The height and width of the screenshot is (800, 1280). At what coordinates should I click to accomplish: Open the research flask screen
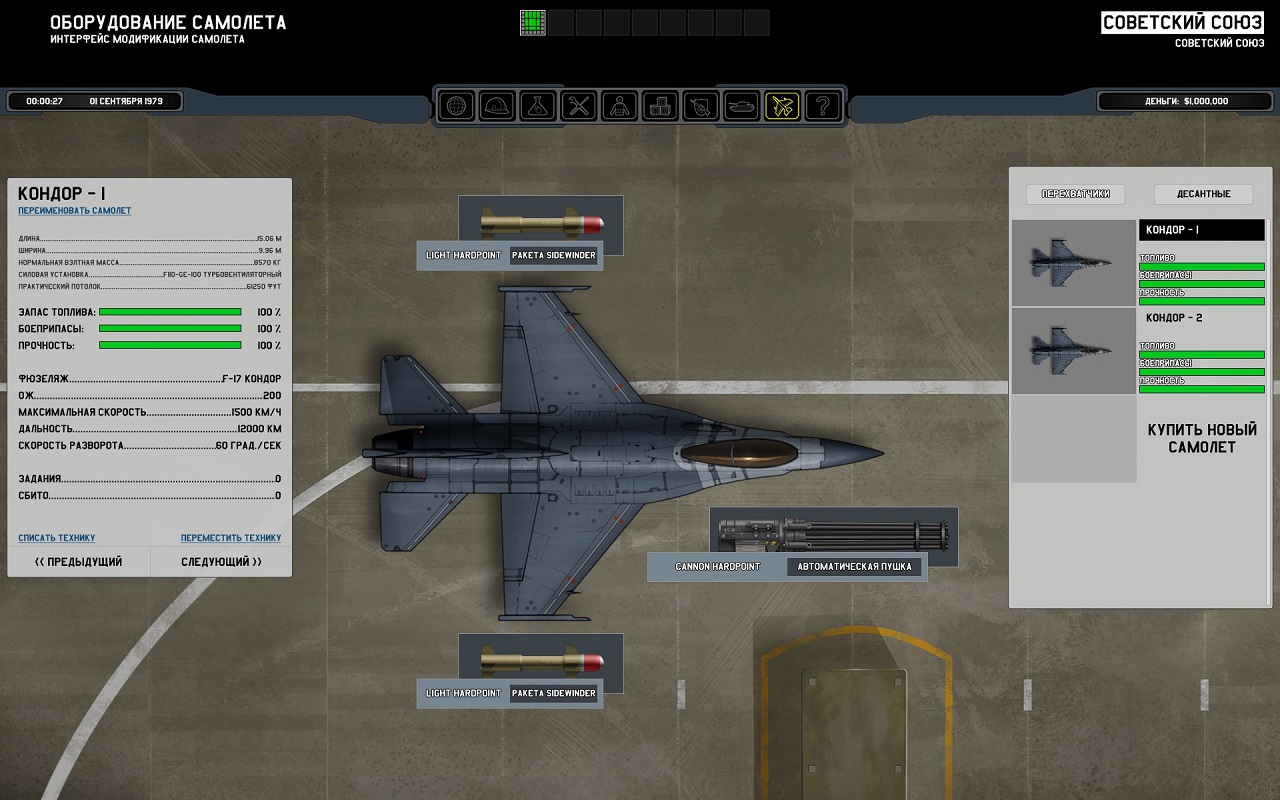tap(538, 105)
